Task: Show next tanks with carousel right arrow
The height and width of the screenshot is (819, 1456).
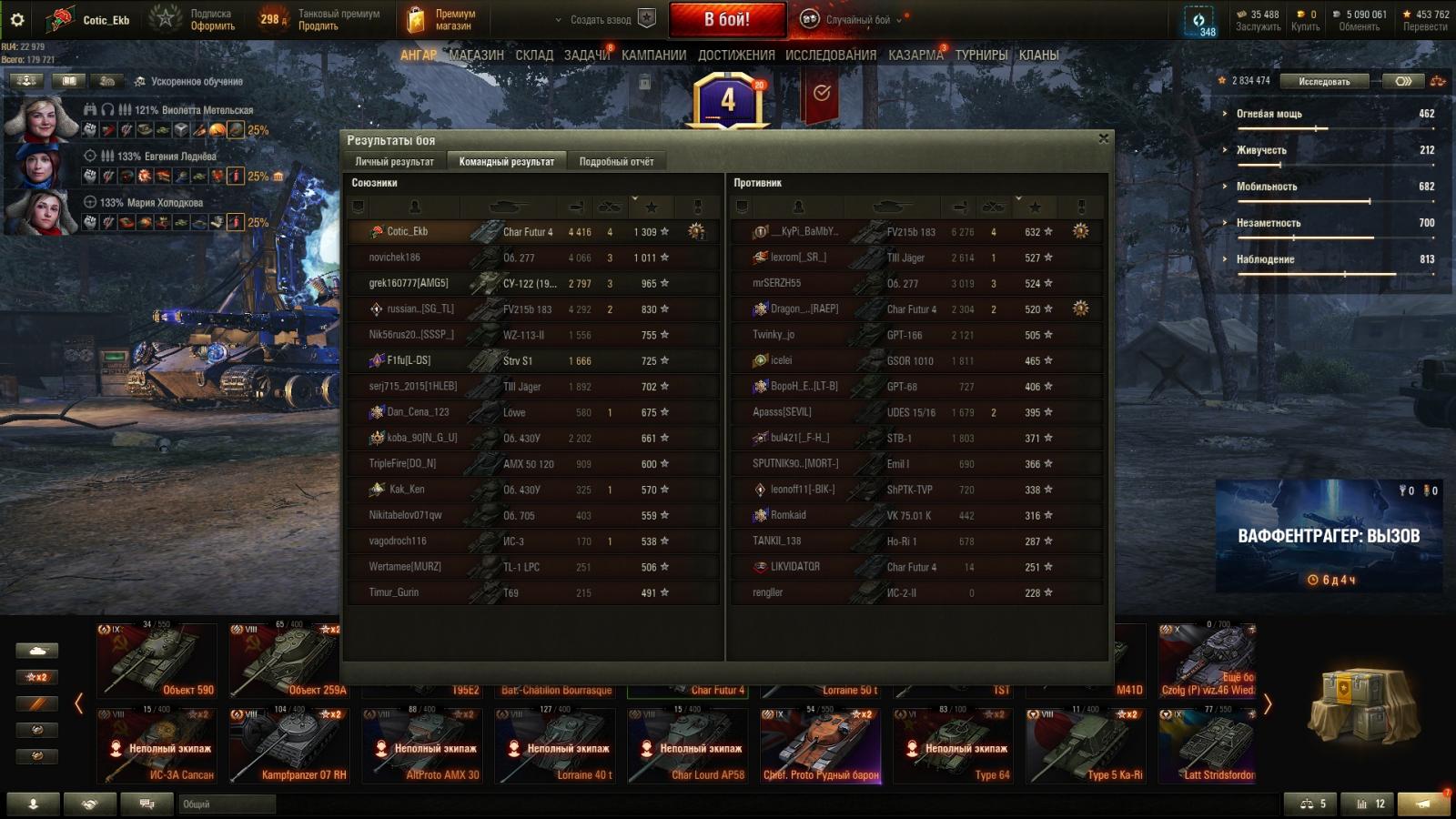Action: [1268, 703]
